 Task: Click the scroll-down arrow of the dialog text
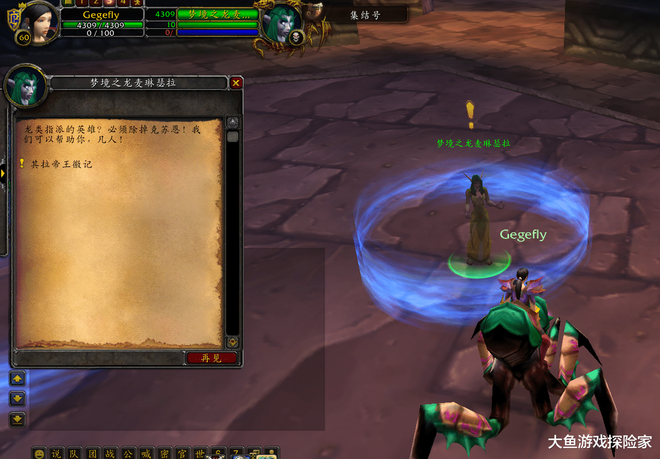pyautogui.click(x=232, y=342)
